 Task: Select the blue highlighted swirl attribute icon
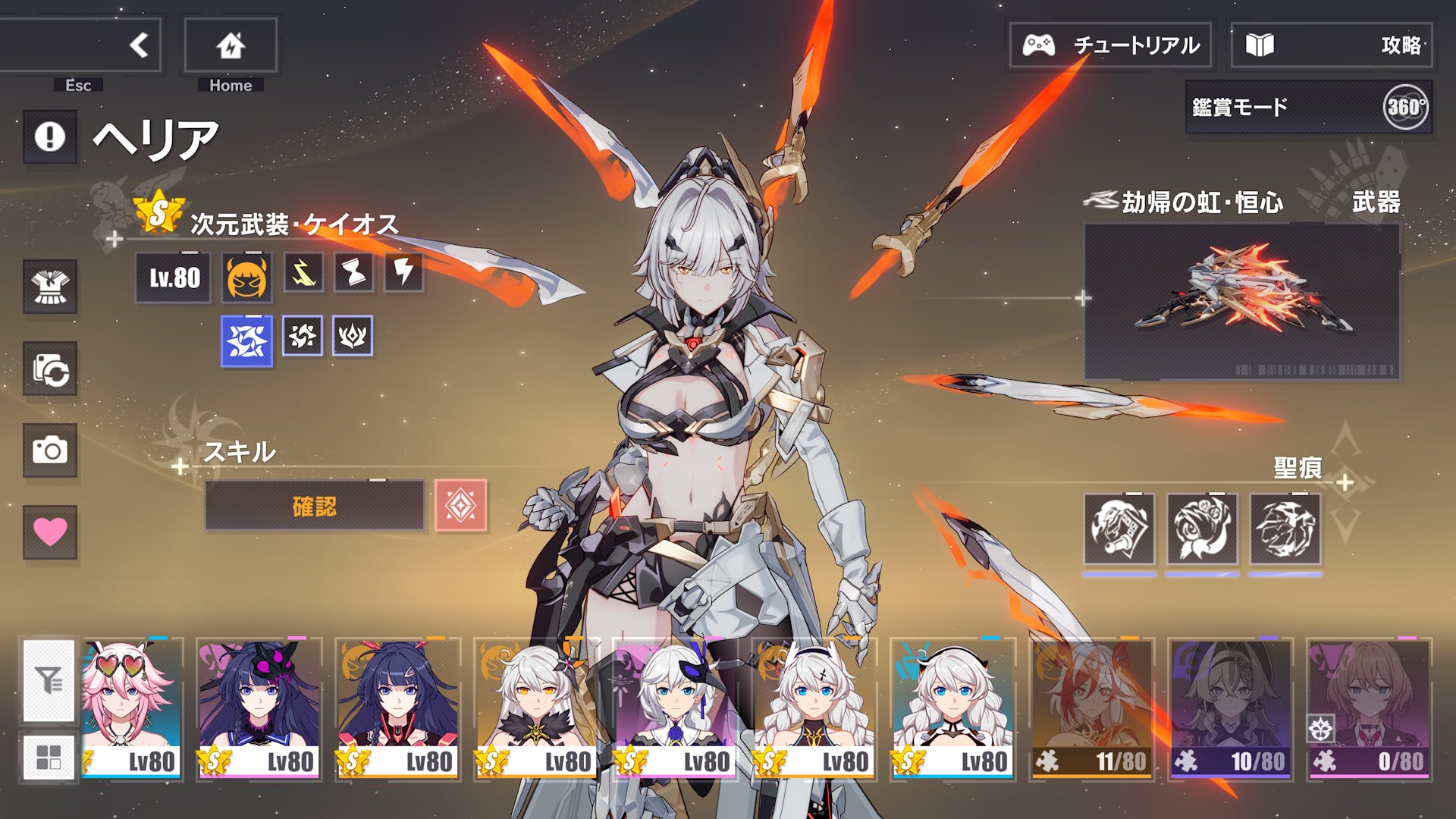246,340
